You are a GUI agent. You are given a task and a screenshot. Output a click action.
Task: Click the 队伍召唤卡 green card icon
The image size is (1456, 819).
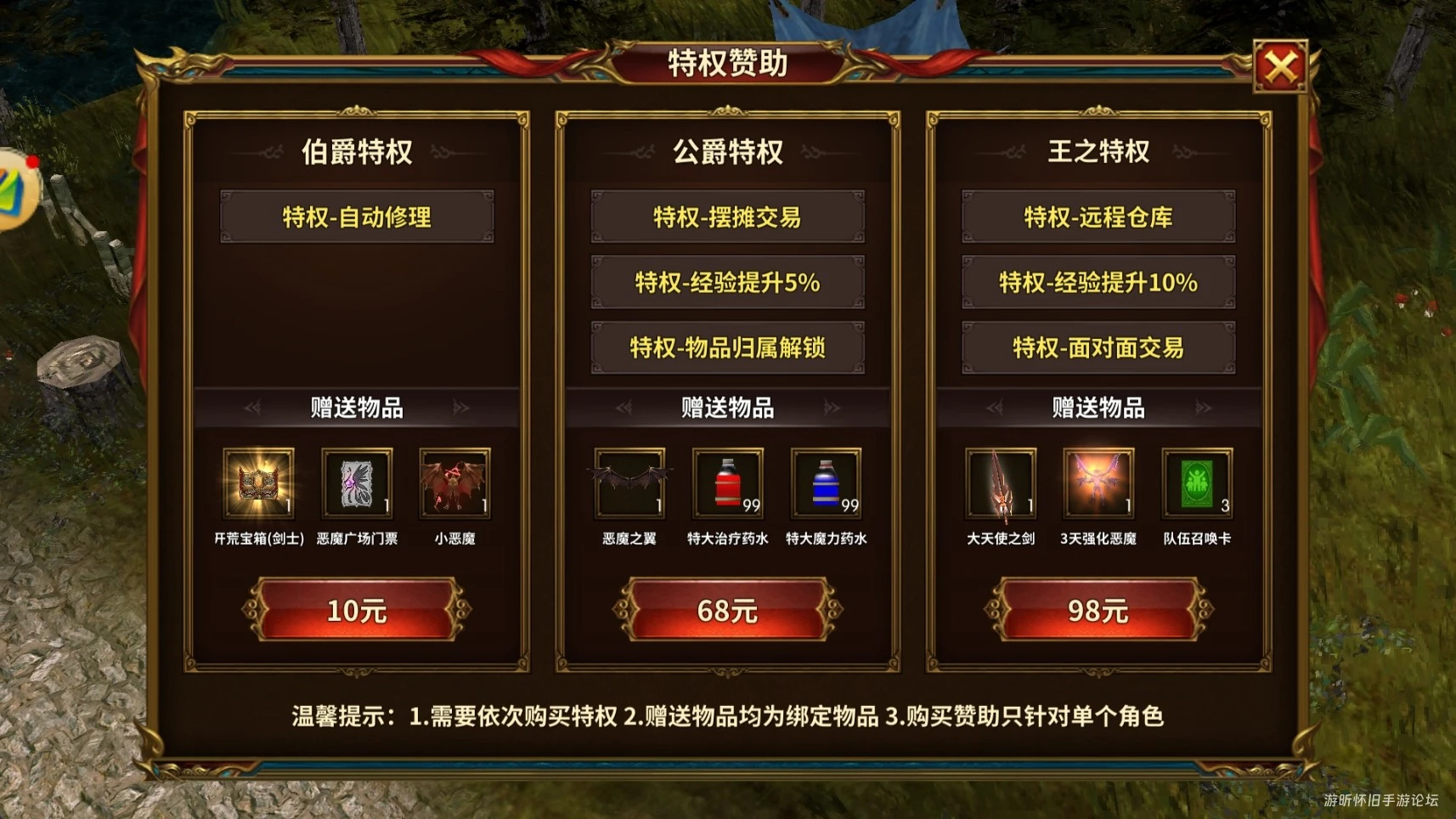[1197, 485]
